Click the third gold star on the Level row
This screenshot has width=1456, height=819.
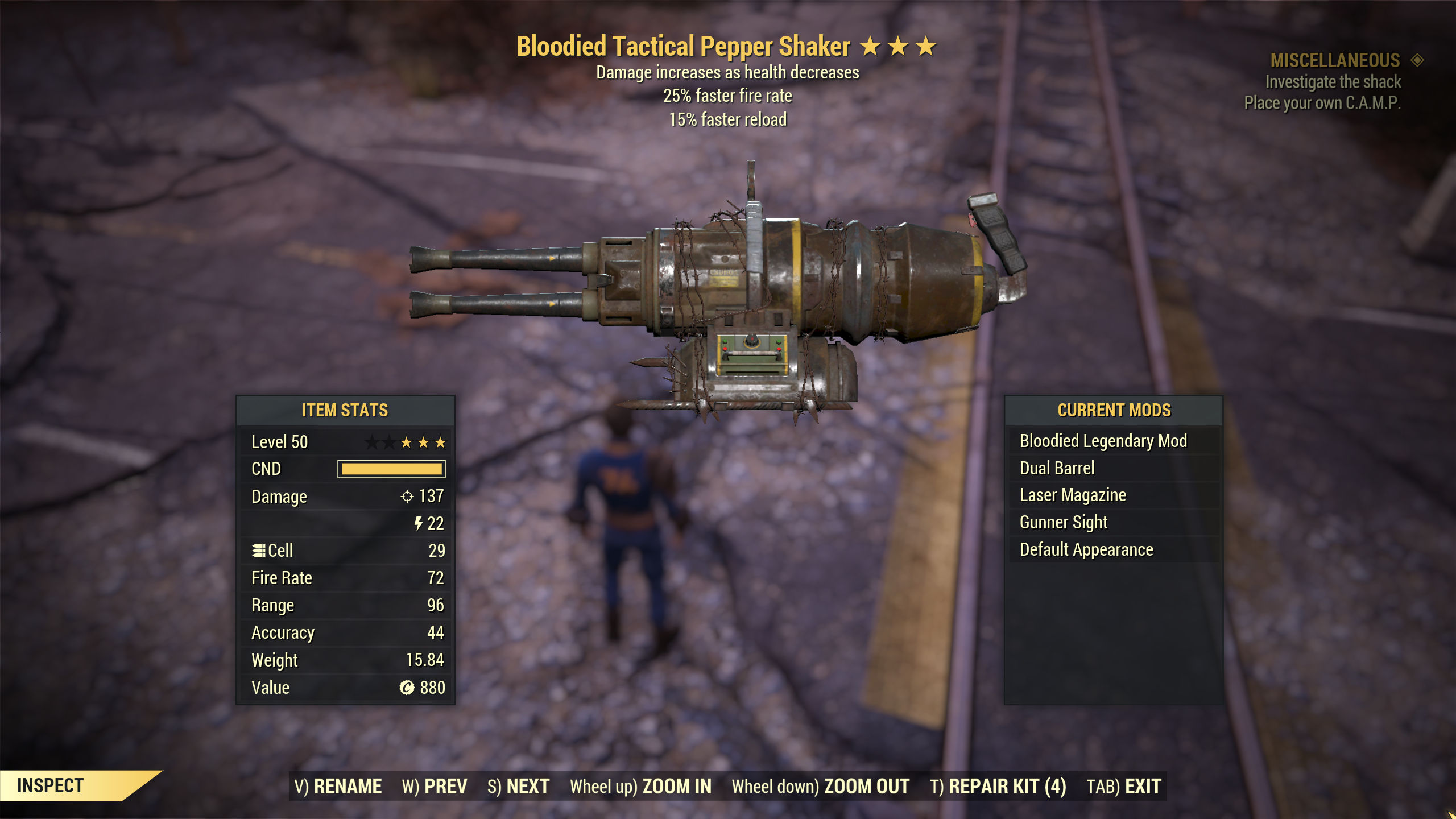(x=441, y=441)
